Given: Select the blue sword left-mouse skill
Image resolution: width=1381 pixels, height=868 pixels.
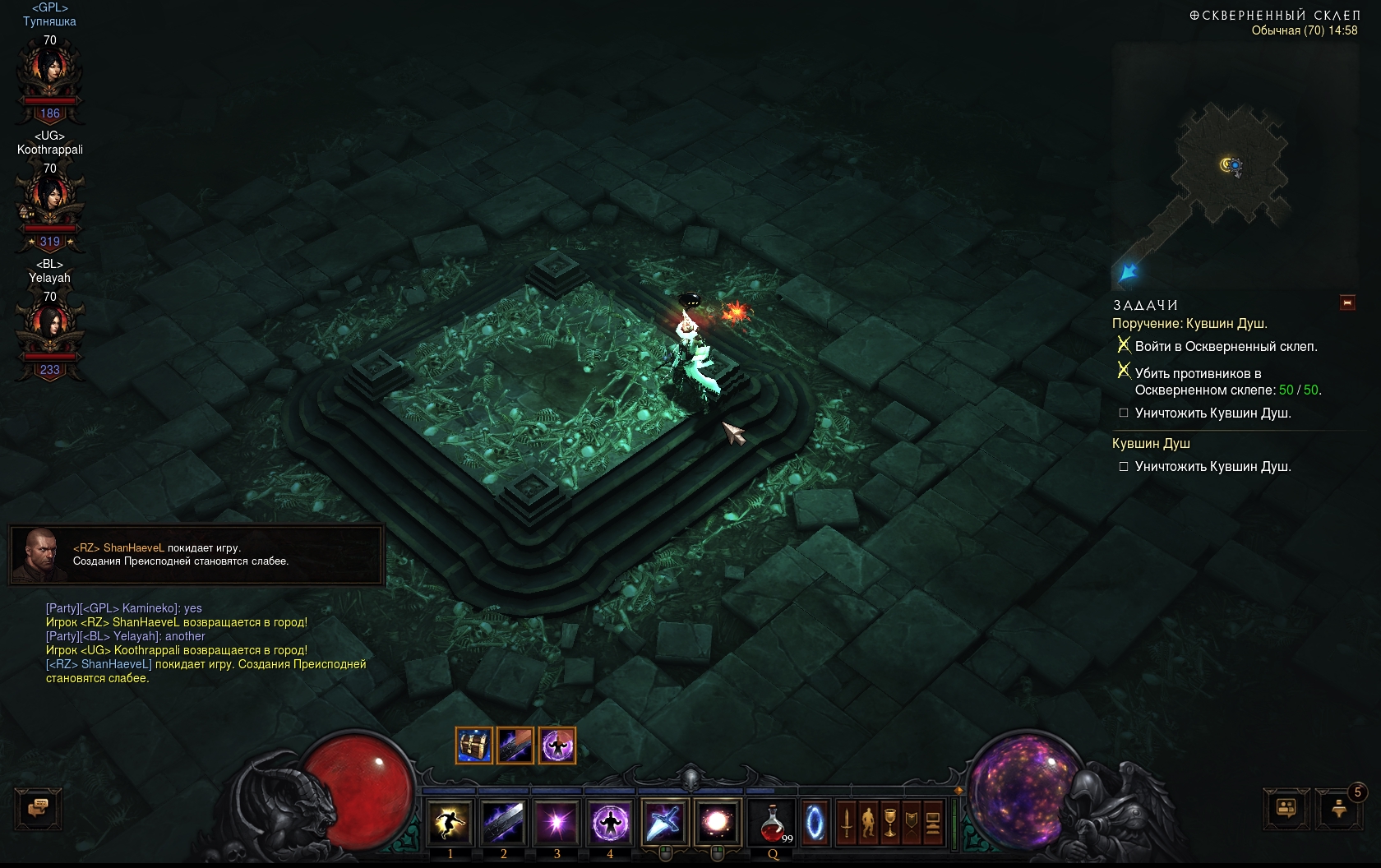Looking at the screenshot, I should pyautogui.click(x=663, y=822).
